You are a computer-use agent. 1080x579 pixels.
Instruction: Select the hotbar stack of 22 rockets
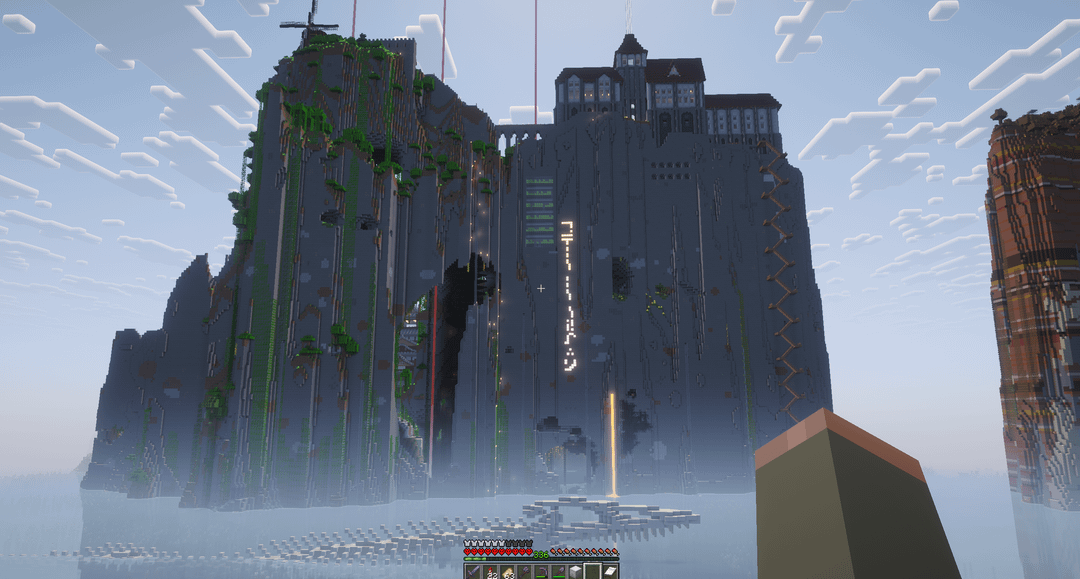[x=490, y=572]
